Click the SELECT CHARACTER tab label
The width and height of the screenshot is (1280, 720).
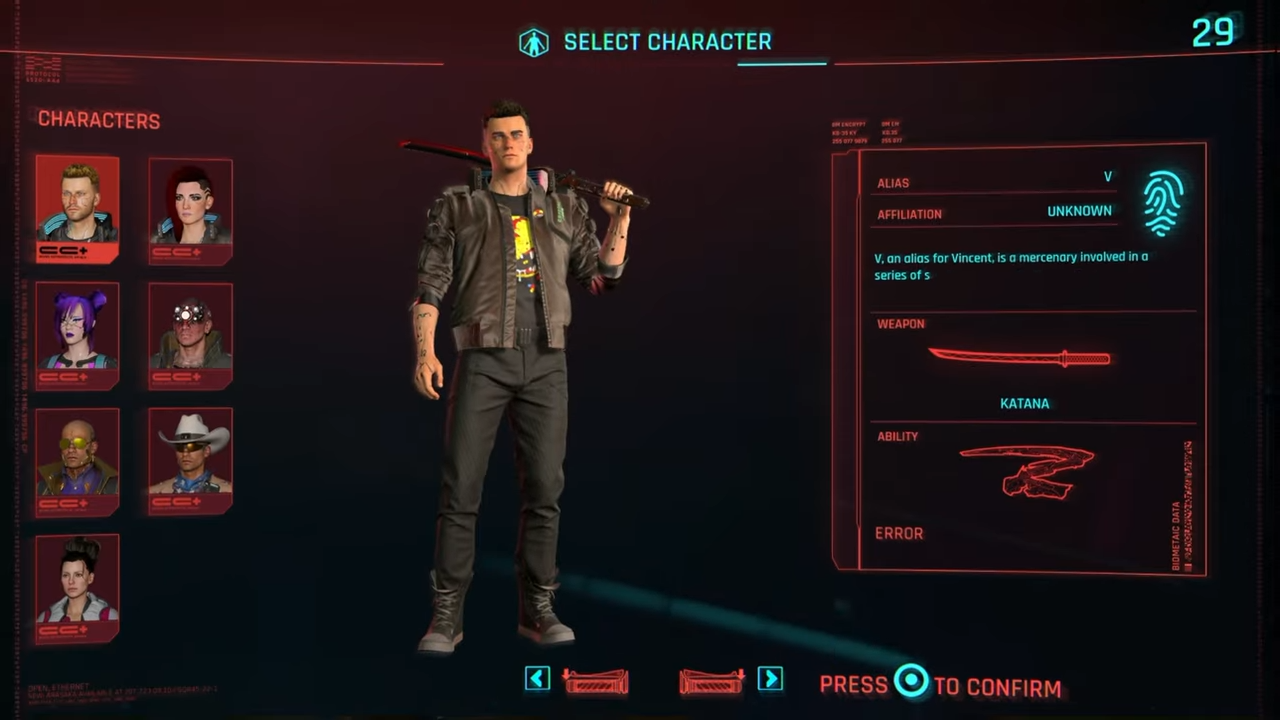point(668,41)
